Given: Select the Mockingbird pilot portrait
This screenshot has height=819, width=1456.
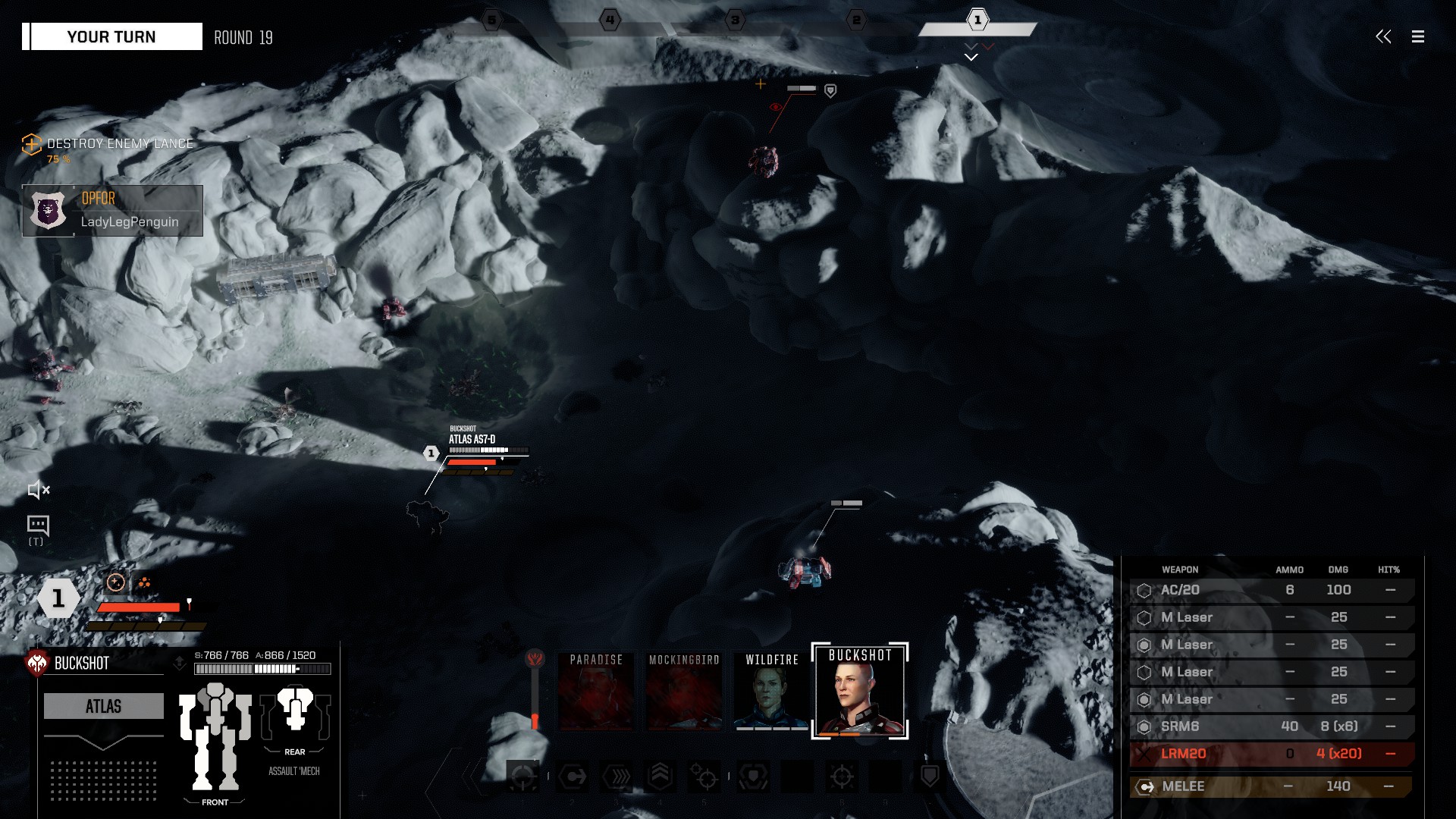Looking at the screenshot, I should click(x=684, y=692).
